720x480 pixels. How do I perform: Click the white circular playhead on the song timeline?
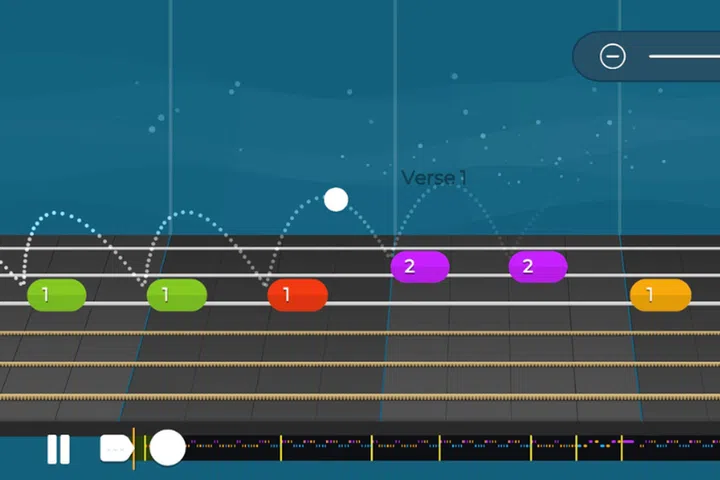click(167, 447)
